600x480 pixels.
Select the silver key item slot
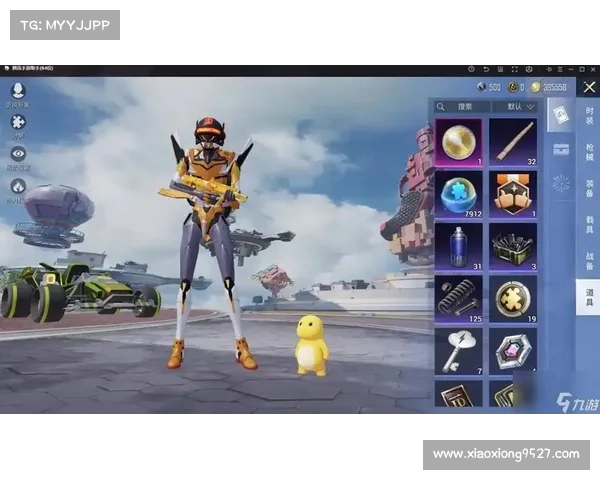(459, 351)
